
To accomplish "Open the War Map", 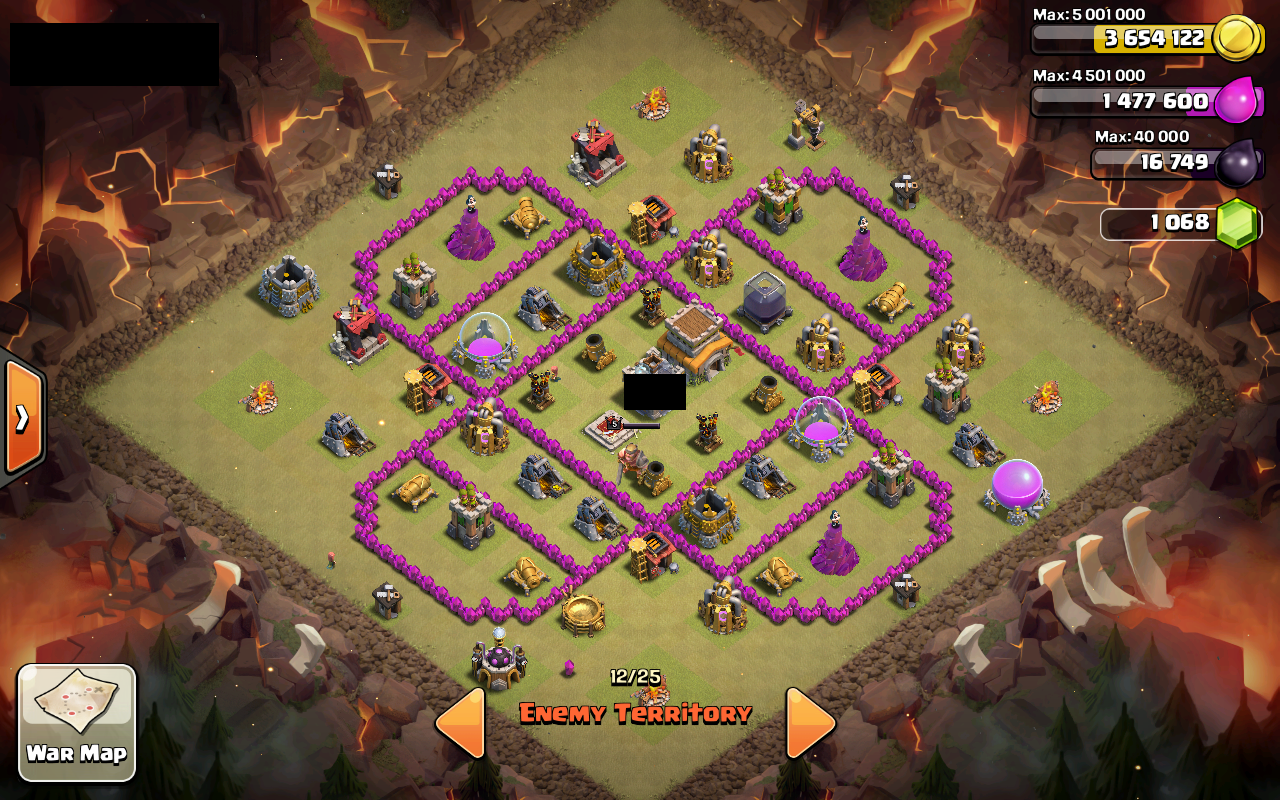I will 75,720.
